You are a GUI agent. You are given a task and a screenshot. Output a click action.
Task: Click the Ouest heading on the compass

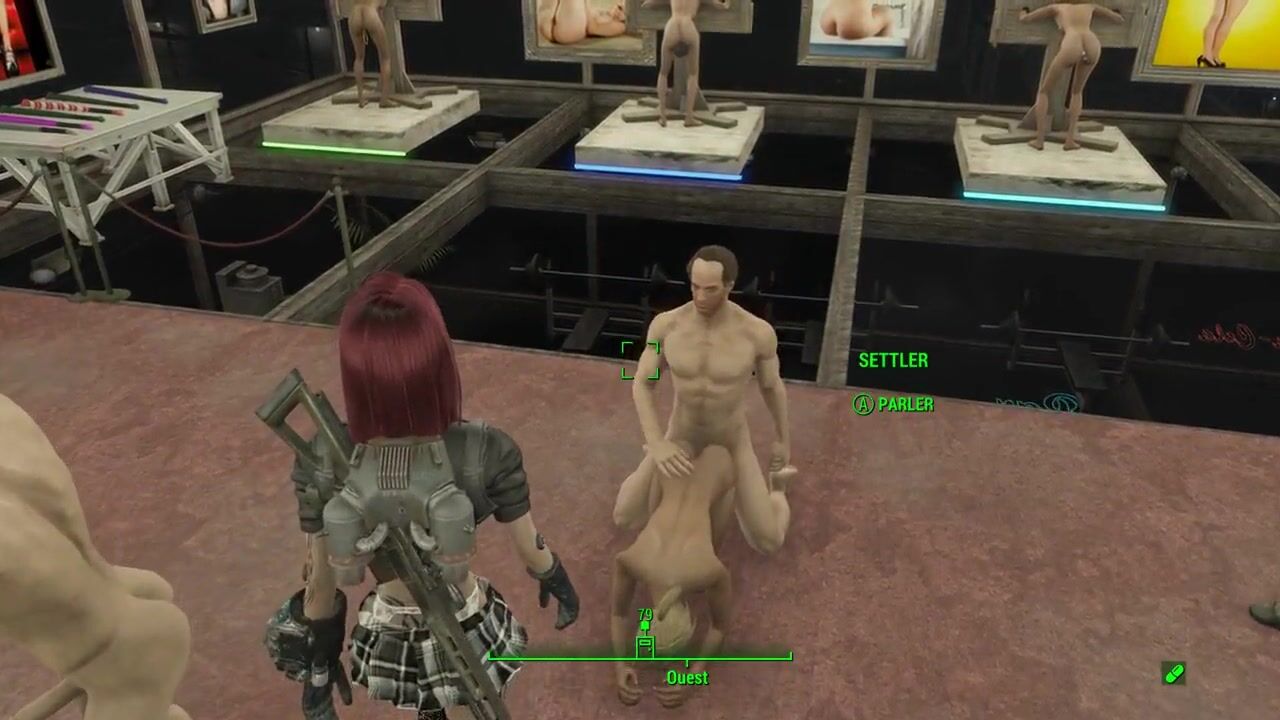[687, 678]
